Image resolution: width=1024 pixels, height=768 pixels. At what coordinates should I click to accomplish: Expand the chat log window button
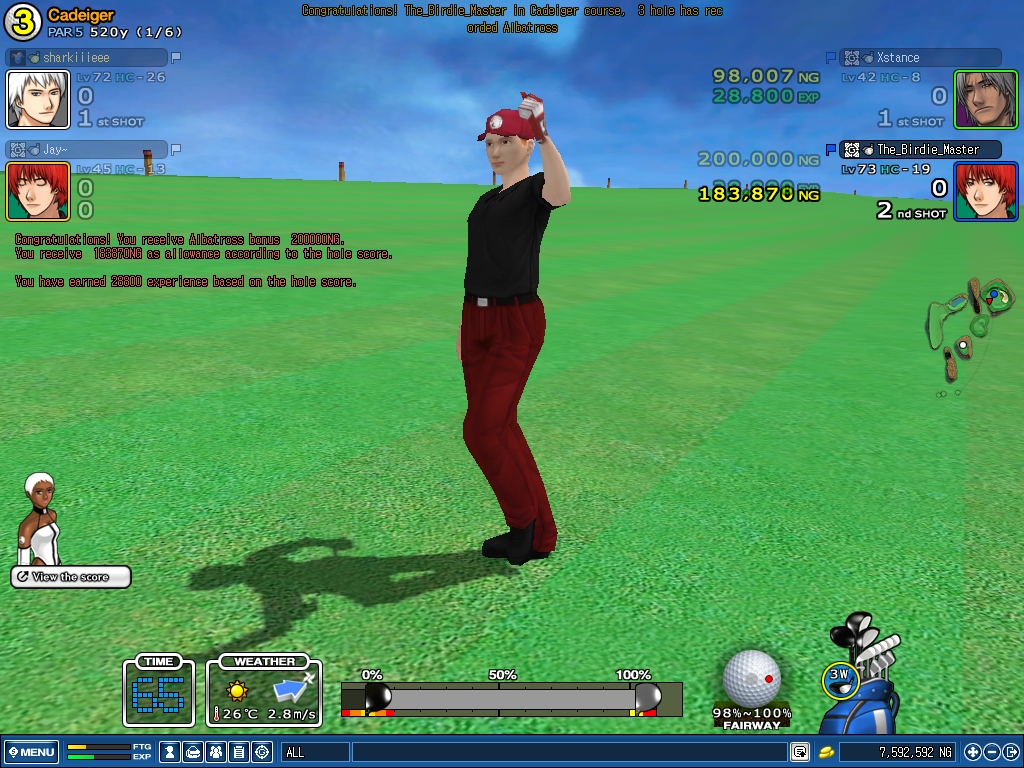tap(800, 752)
